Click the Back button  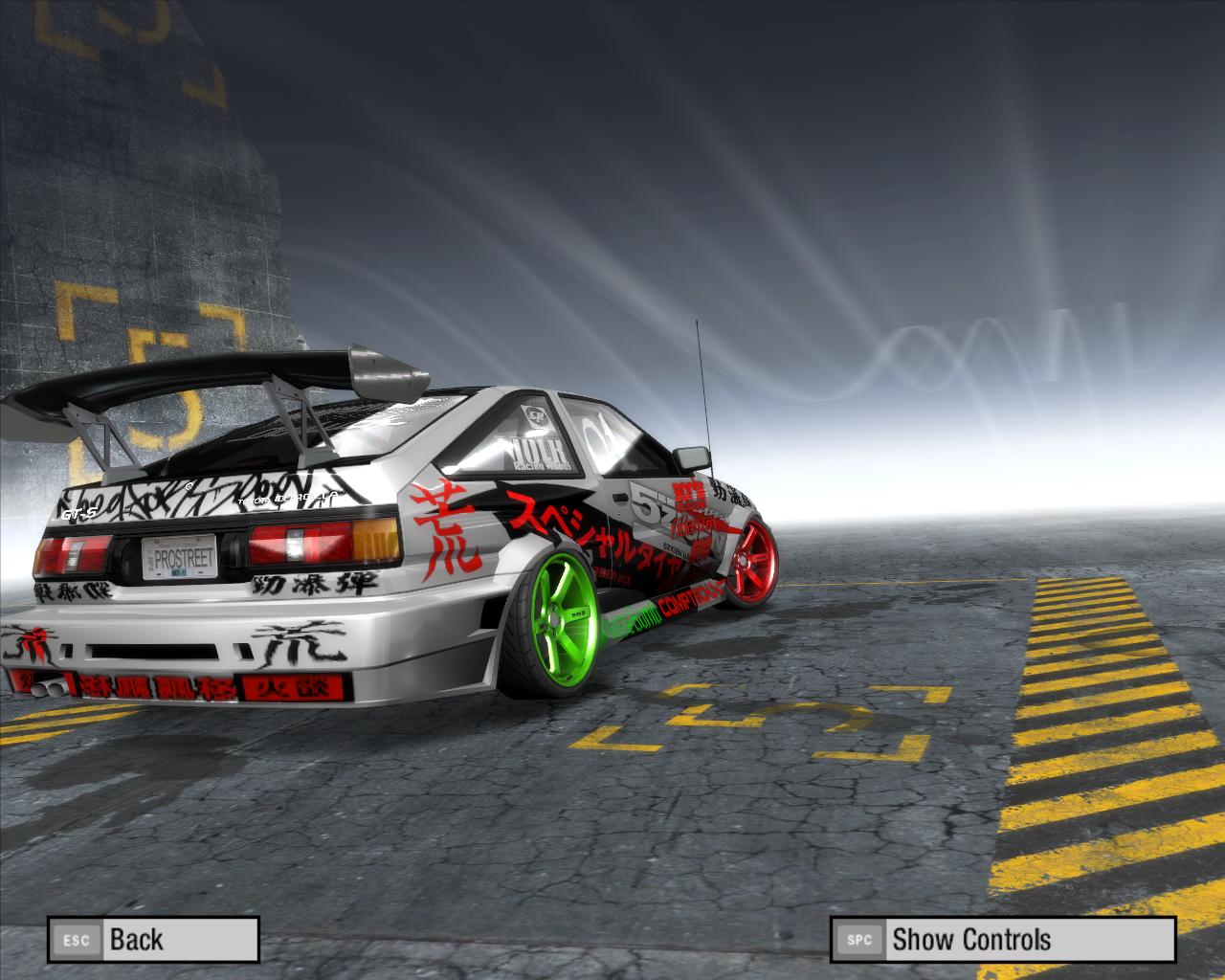pyautogui.click(x=153, y=939)
